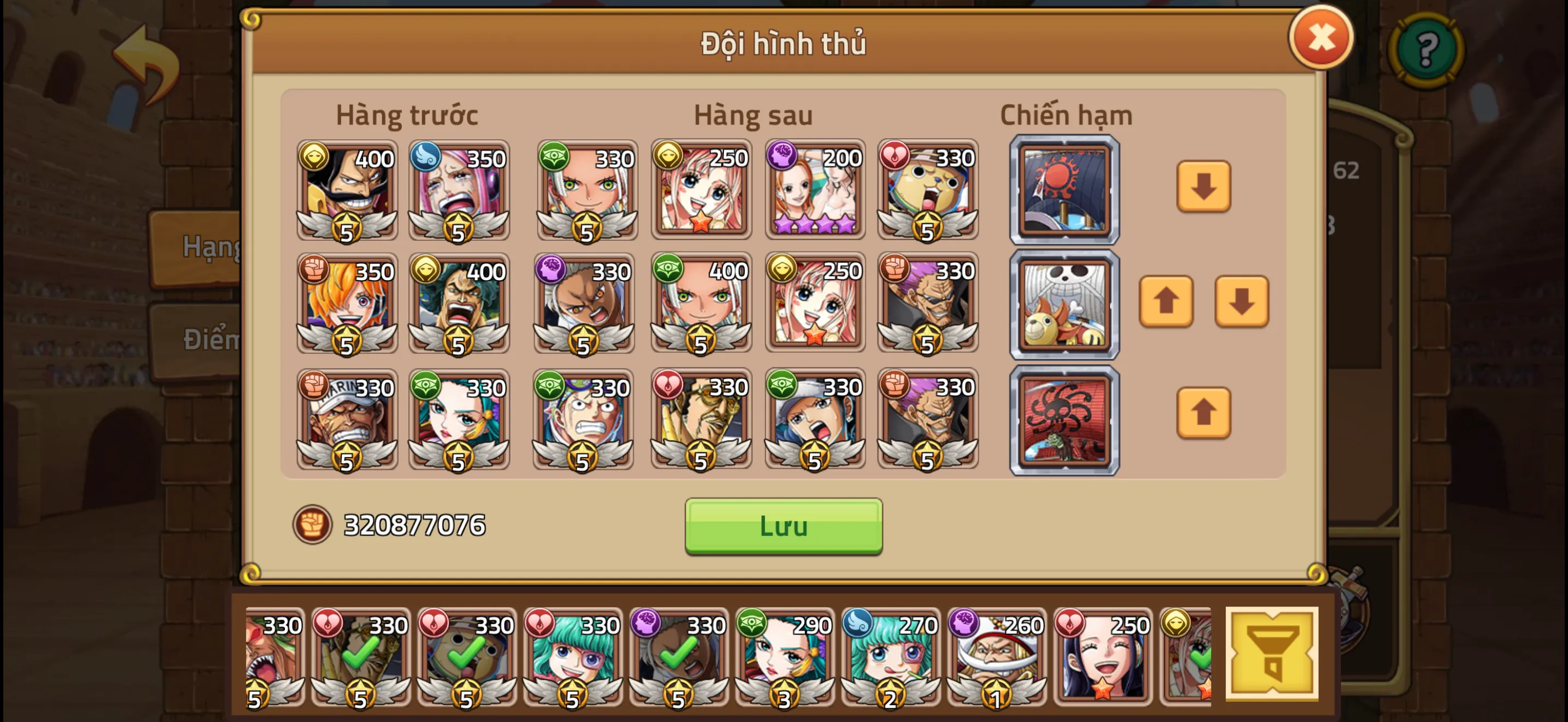Select the Nami and Robin level 200 slot

click(815, 190)
